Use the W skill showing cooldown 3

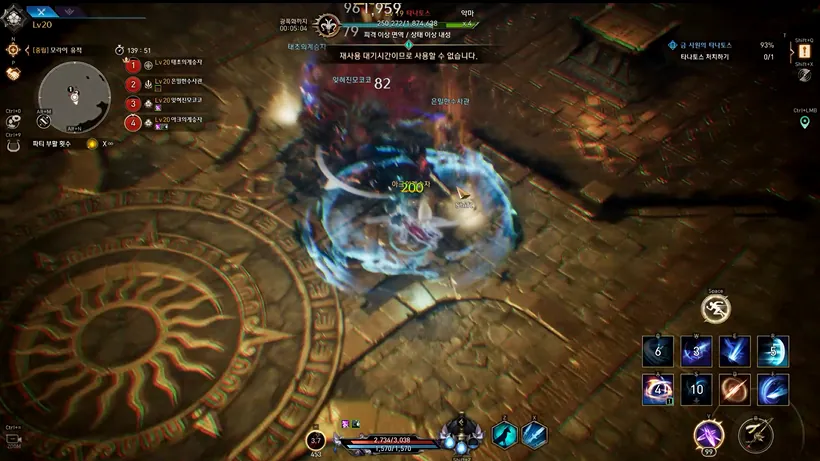point(696,351)
